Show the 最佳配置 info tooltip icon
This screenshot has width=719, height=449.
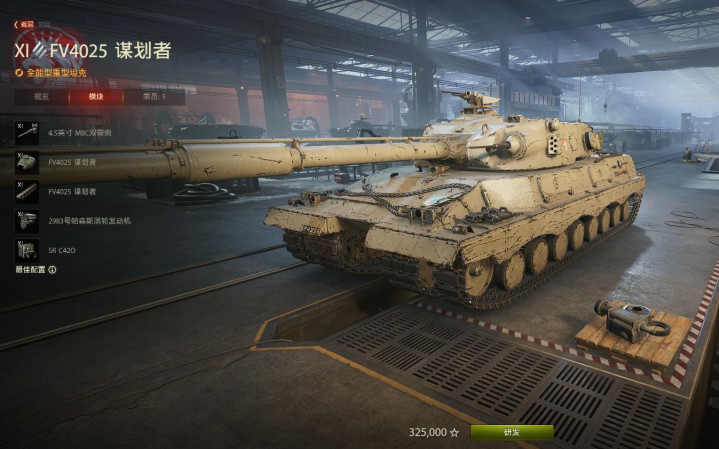pyautogui.click(x=52, y=269)
